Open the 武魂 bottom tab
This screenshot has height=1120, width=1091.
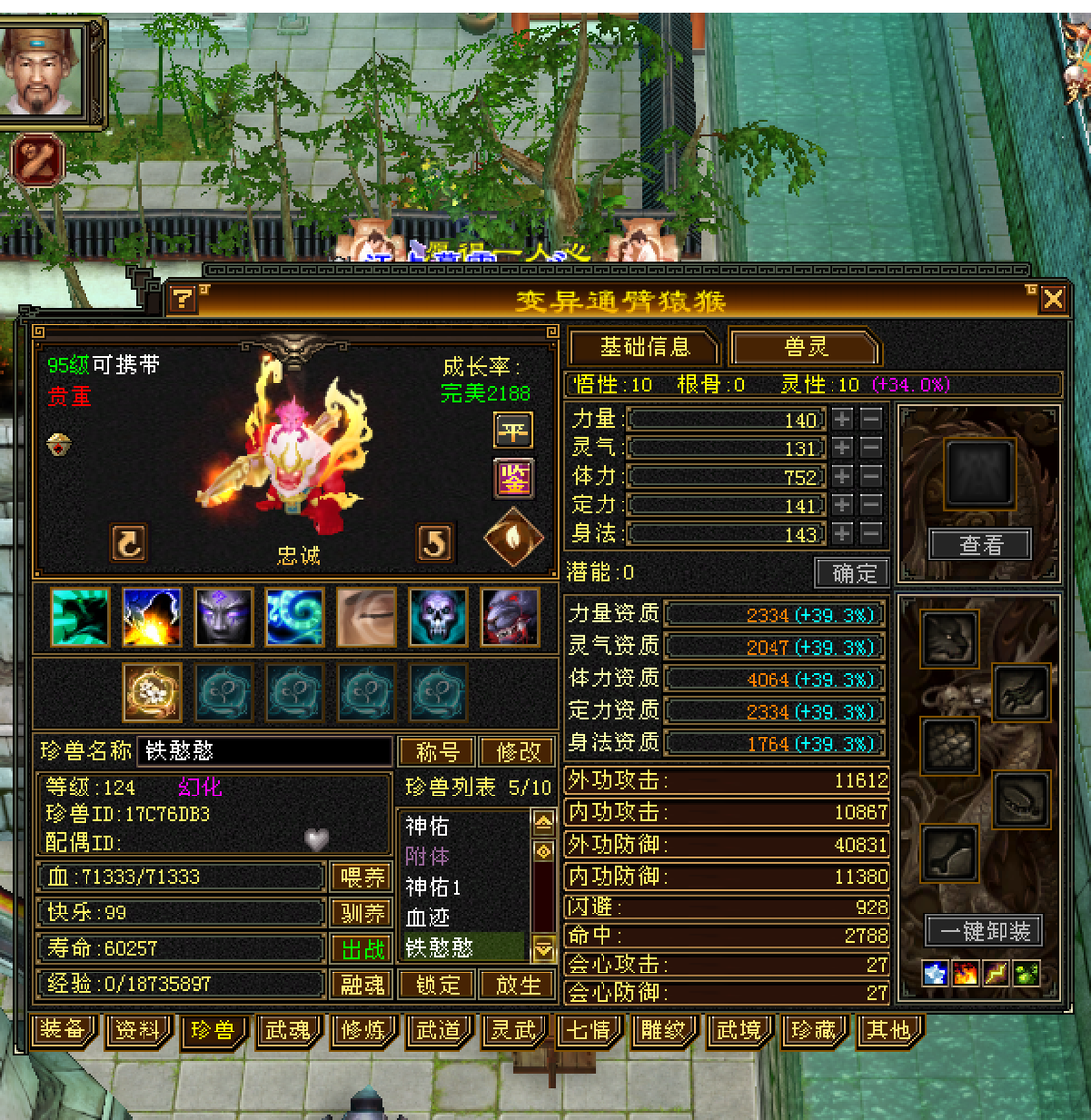click(288, 1030)
